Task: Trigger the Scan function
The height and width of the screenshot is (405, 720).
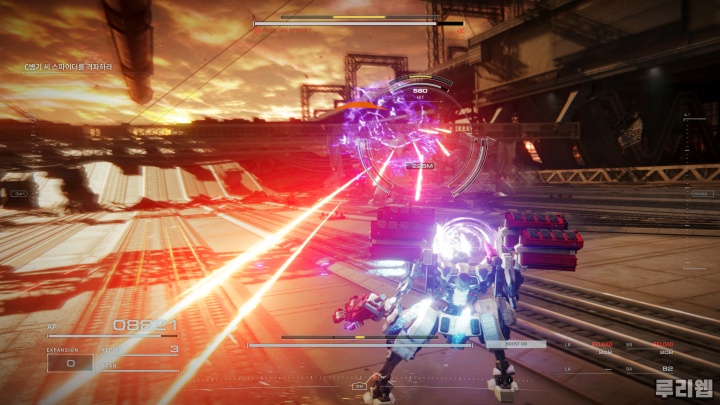Action: (140, 365)
